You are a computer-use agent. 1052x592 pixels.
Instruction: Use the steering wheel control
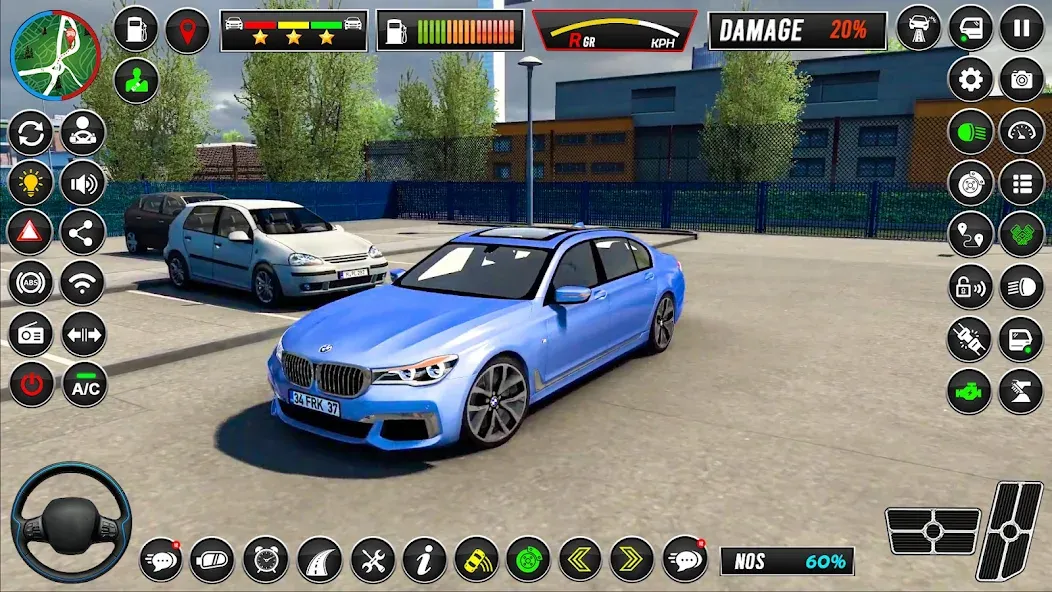pos(70,522)
